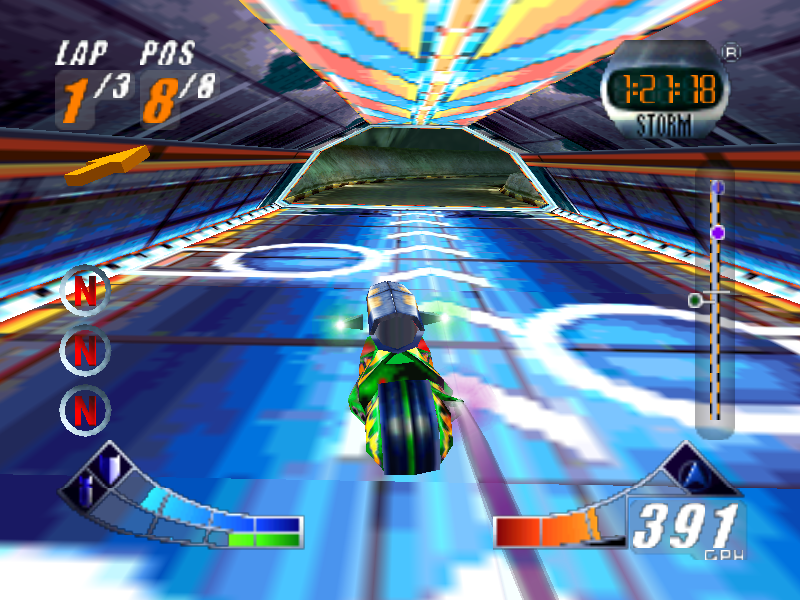
Task: Select the green racer marker on track map
Action: [x=695, y=299]
